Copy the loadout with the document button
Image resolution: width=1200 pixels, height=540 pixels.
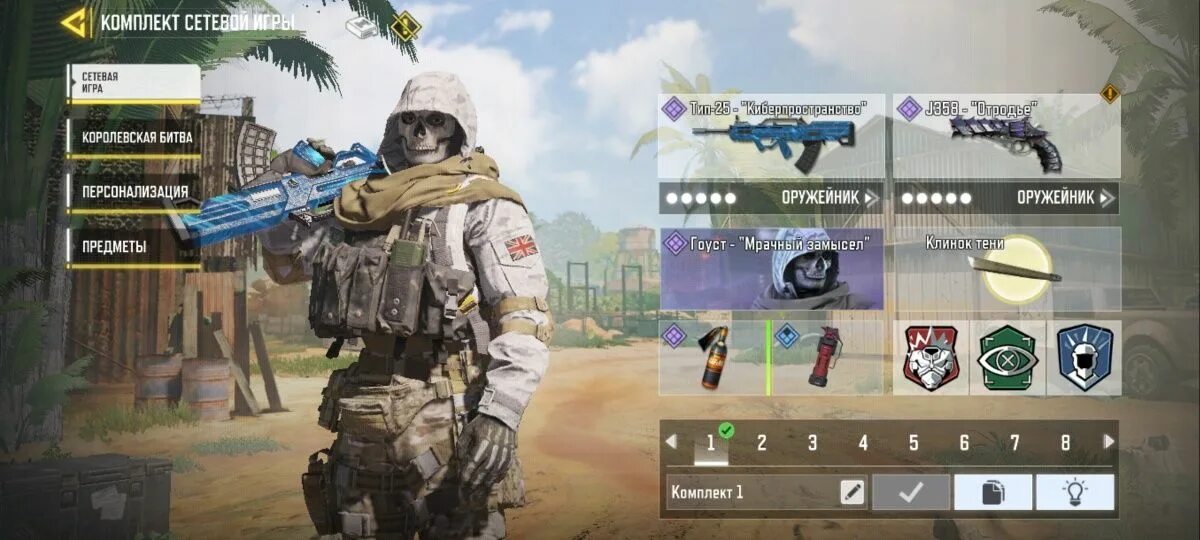993,492
